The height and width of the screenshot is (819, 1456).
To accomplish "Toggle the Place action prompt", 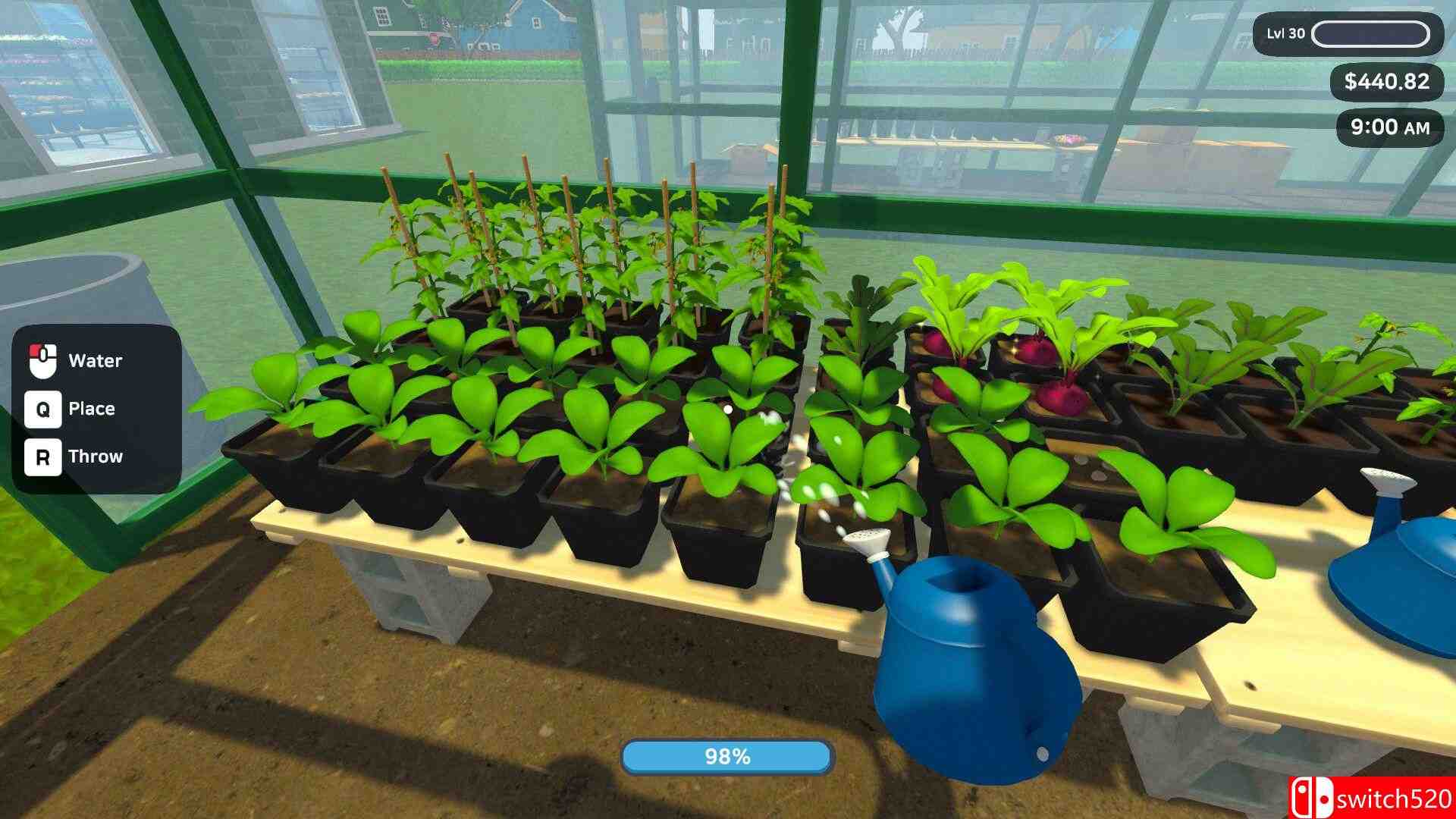I will (91, 409).
